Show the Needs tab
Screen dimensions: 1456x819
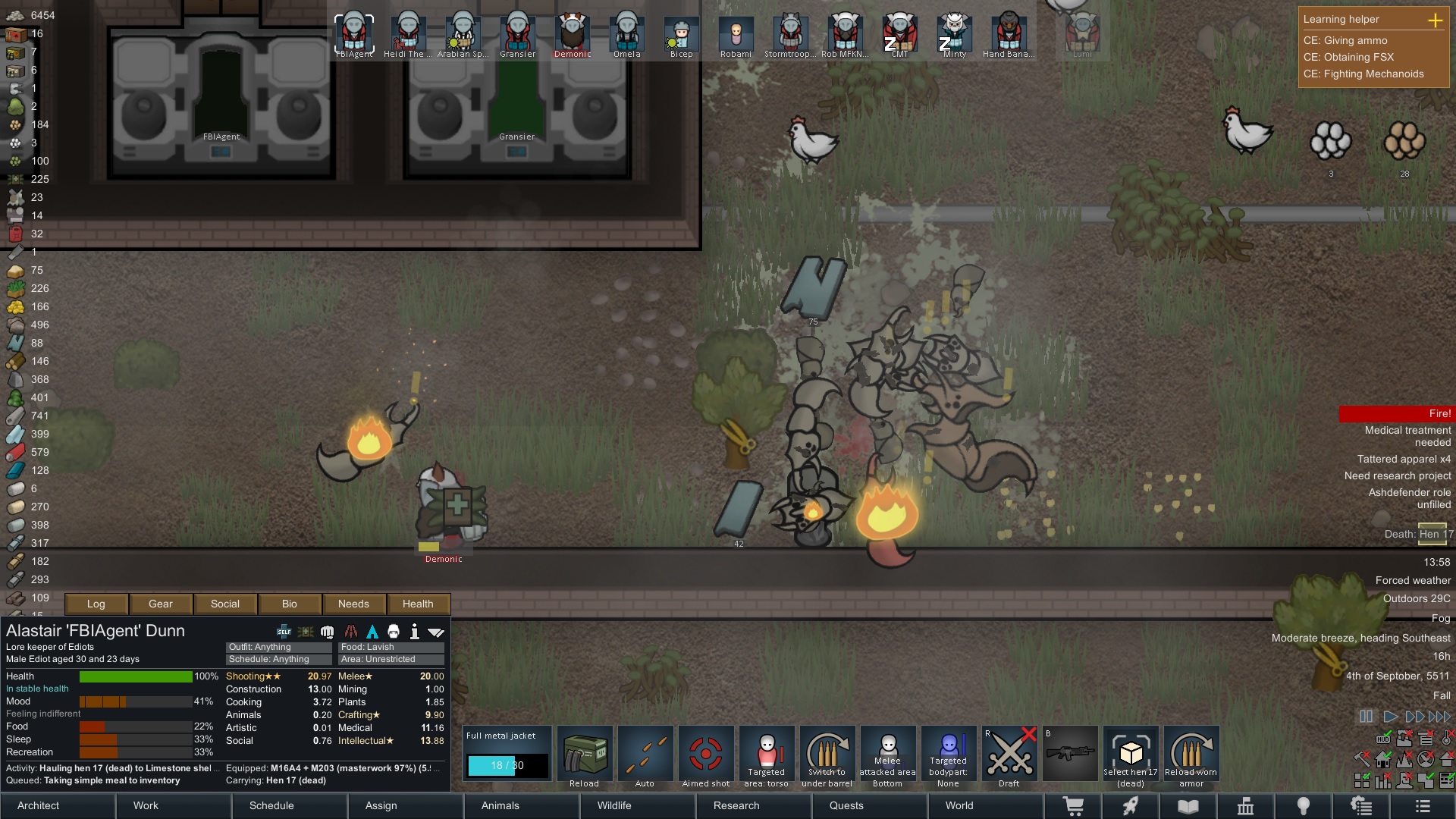point(353,604)
